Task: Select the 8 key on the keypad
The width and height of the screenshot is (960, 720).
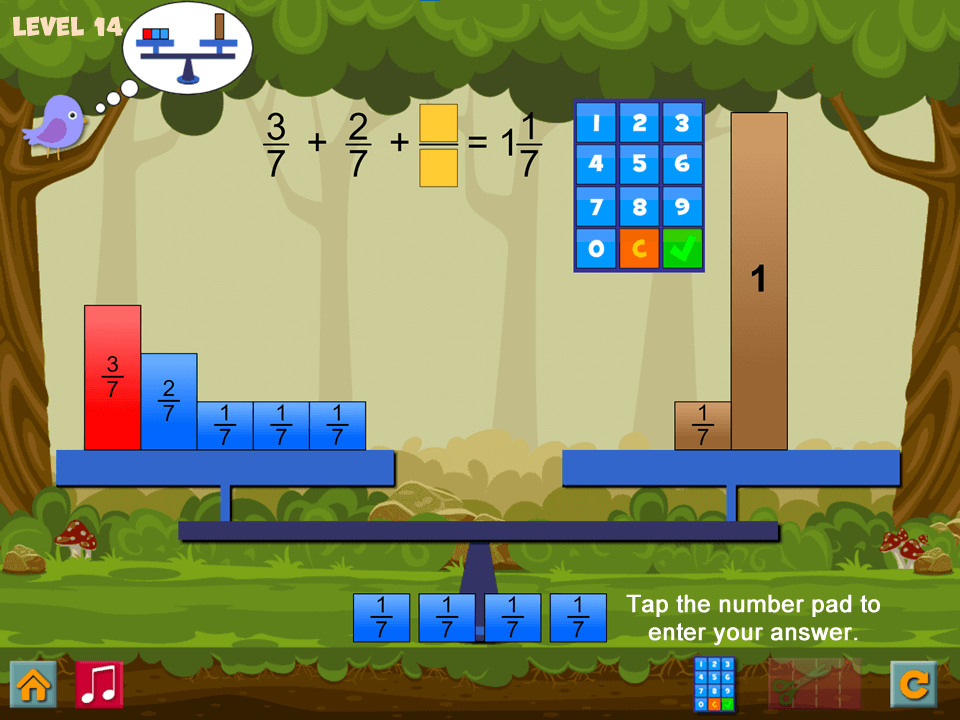Action: (639, 206)
